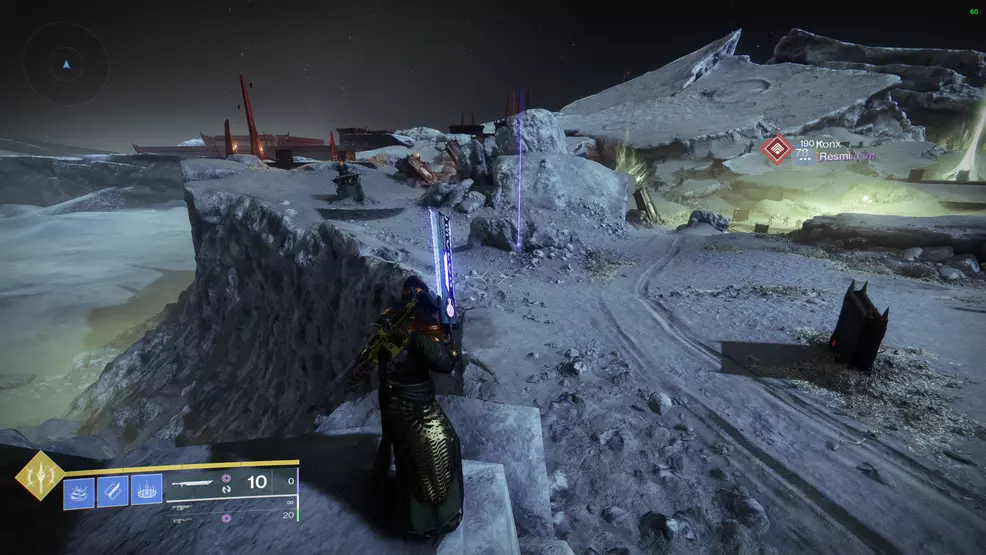Use the melee ability icon with slanted blade
986x555 pixels.
[113, 491]
